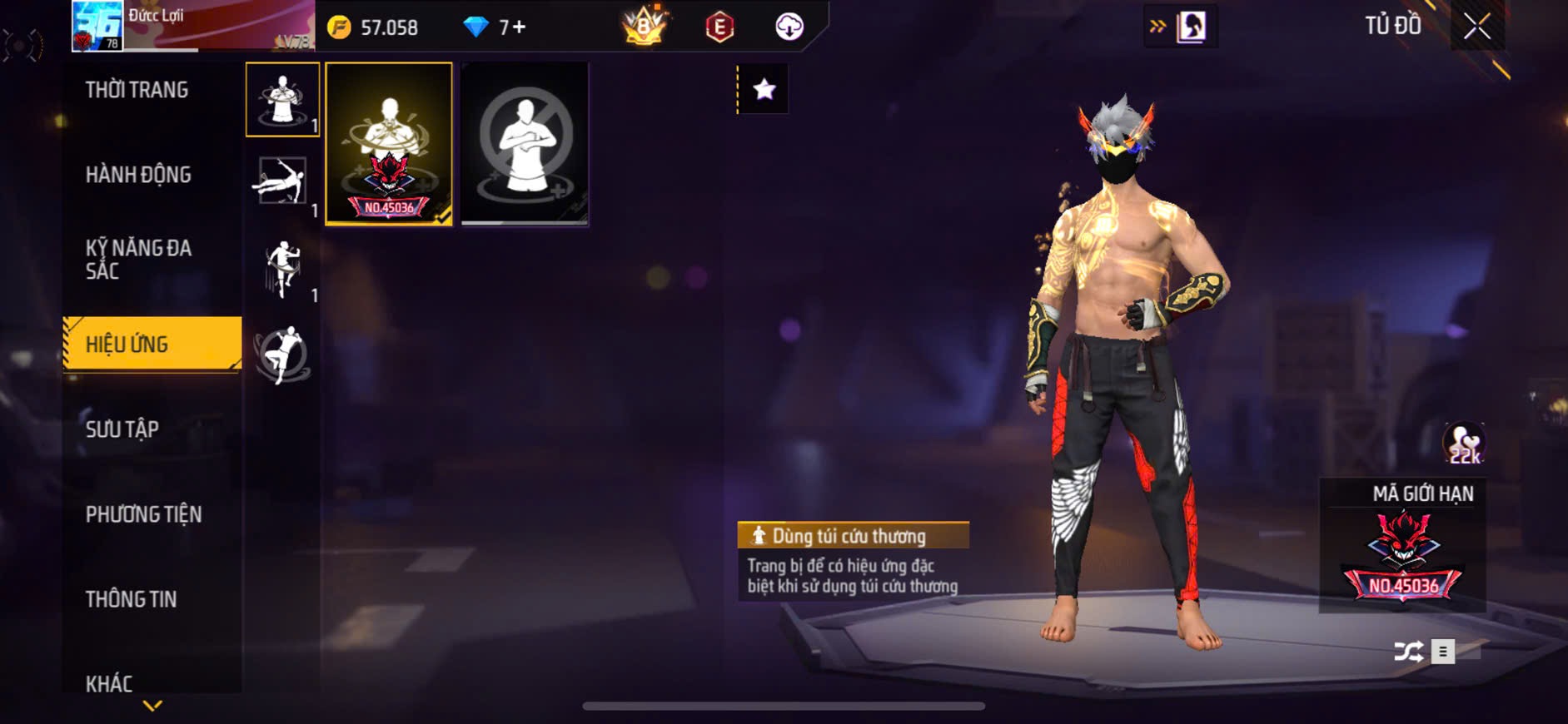The width and height of the screenshot is (1568, 724).
Task: Open the spinning figure effect subcategory
Action: (282, 355)
